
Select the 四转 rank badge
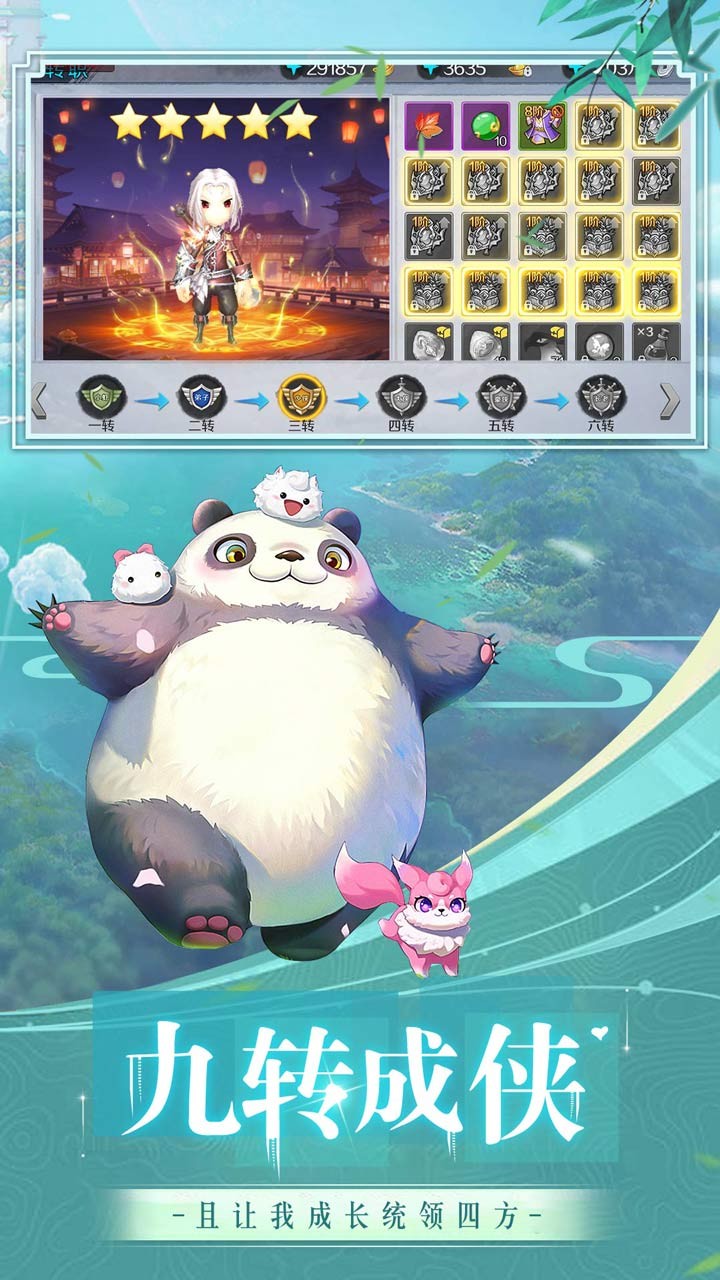point(401,397)
